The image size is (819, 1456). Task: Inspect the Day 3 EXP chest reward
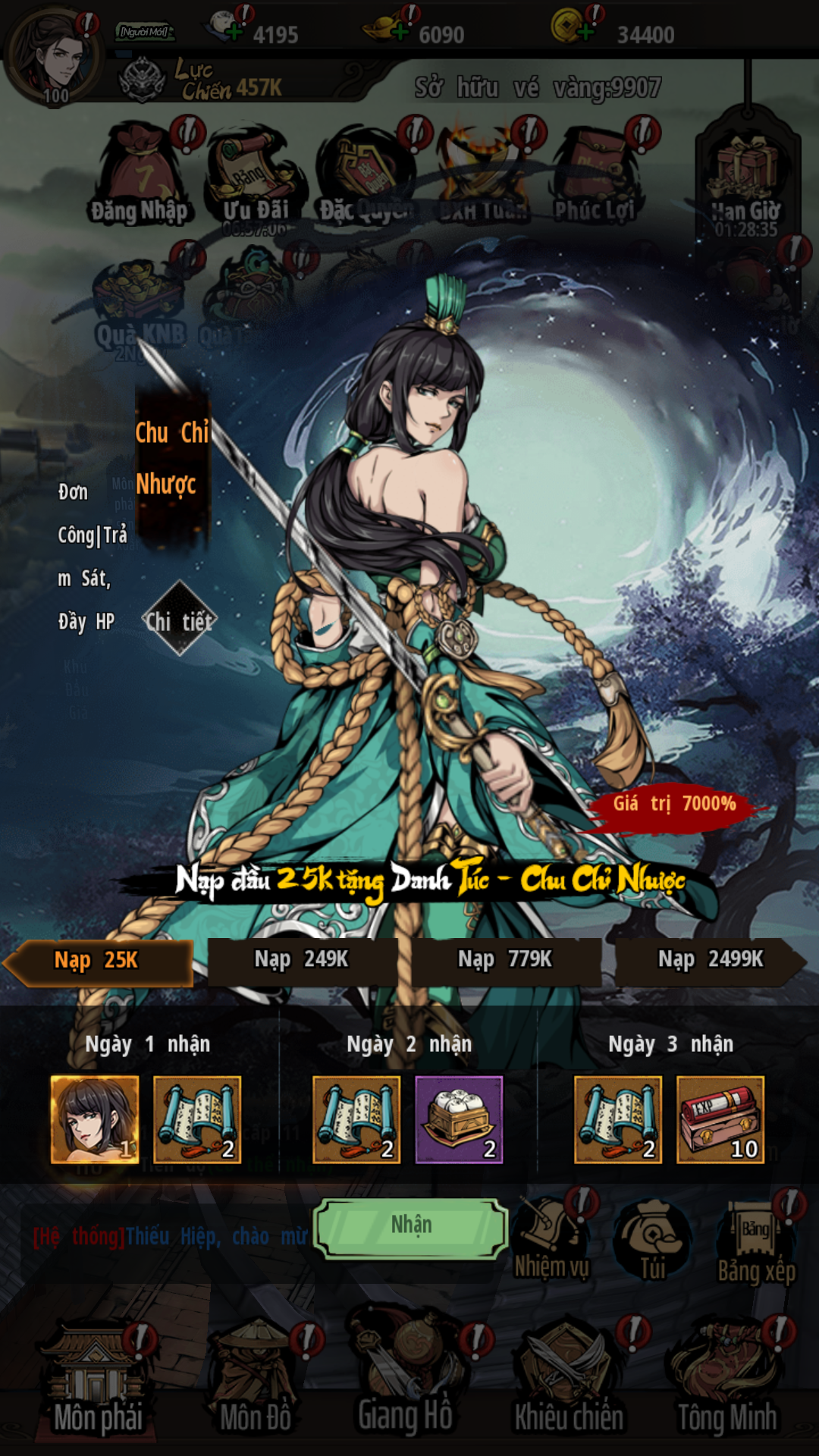click(x=720, y=1119)
